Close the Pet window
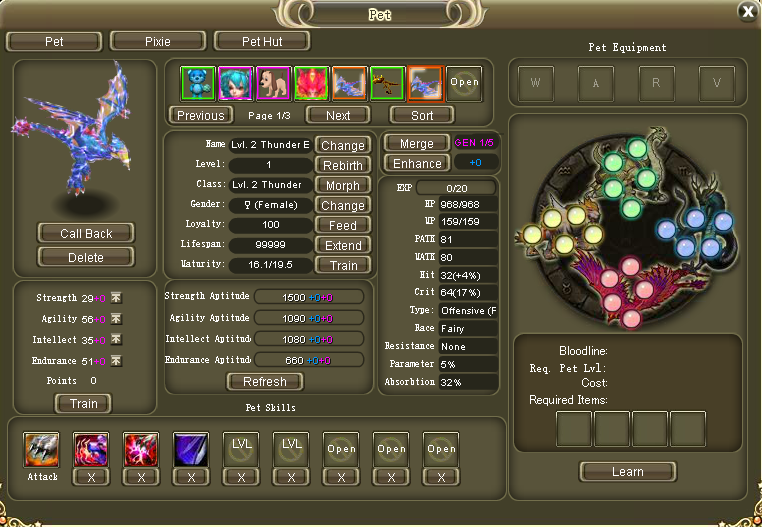 (x=747, y=11)
